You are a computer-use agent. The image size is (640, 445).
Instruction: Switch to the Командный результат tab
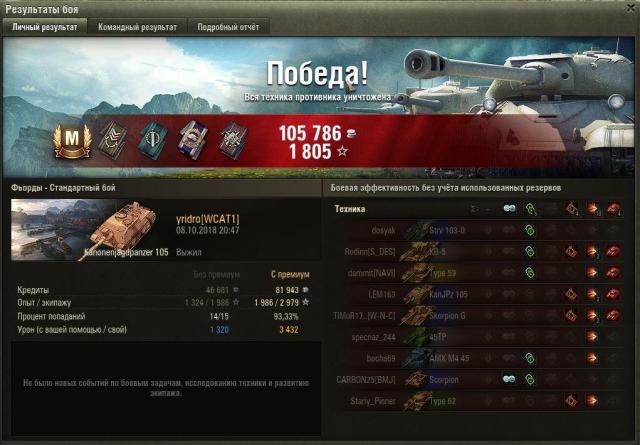point(137,27)
